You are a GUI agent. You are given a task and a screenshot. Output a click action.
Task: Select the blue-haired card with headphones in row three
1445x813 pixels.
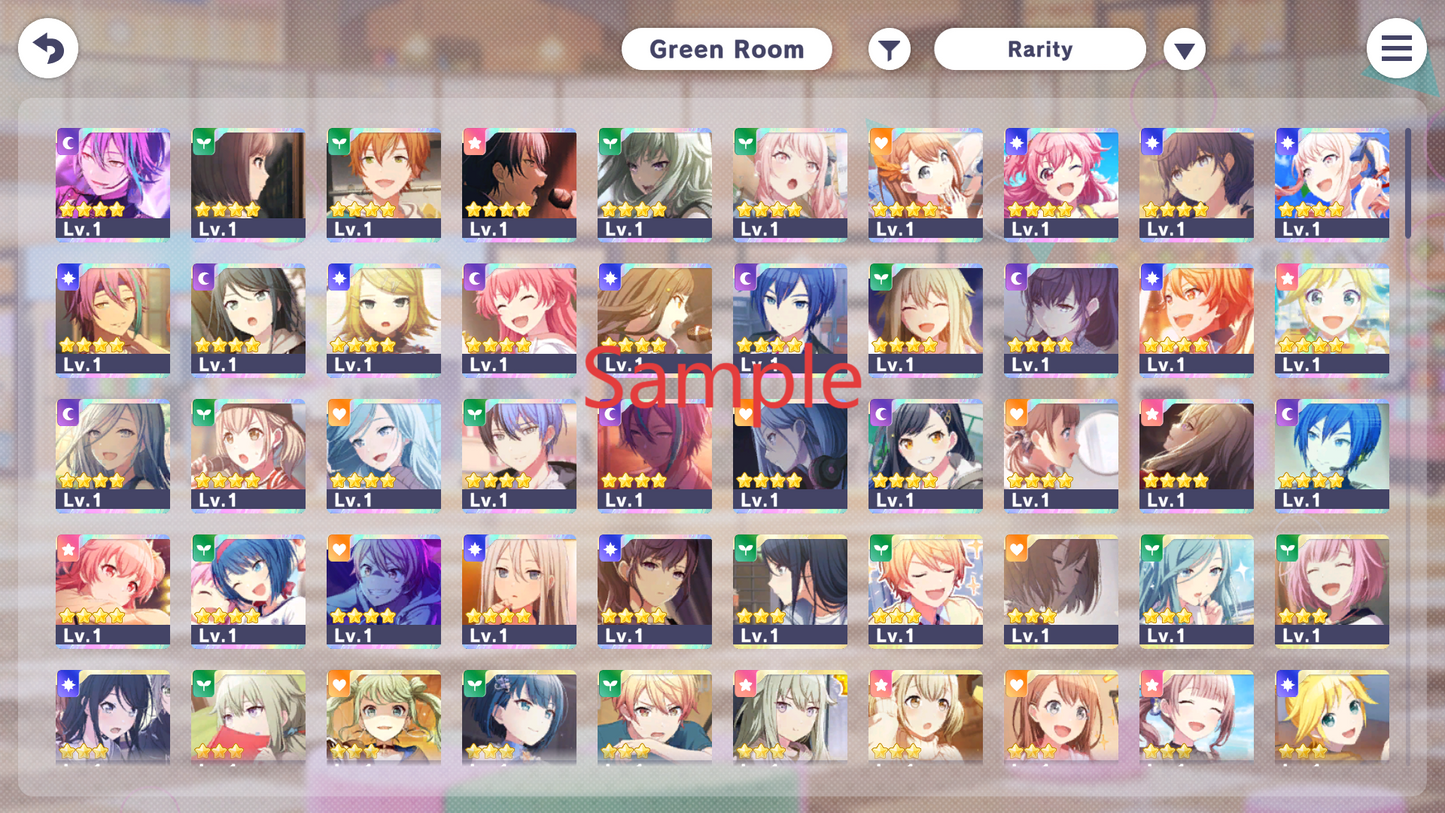click(790, 455)
